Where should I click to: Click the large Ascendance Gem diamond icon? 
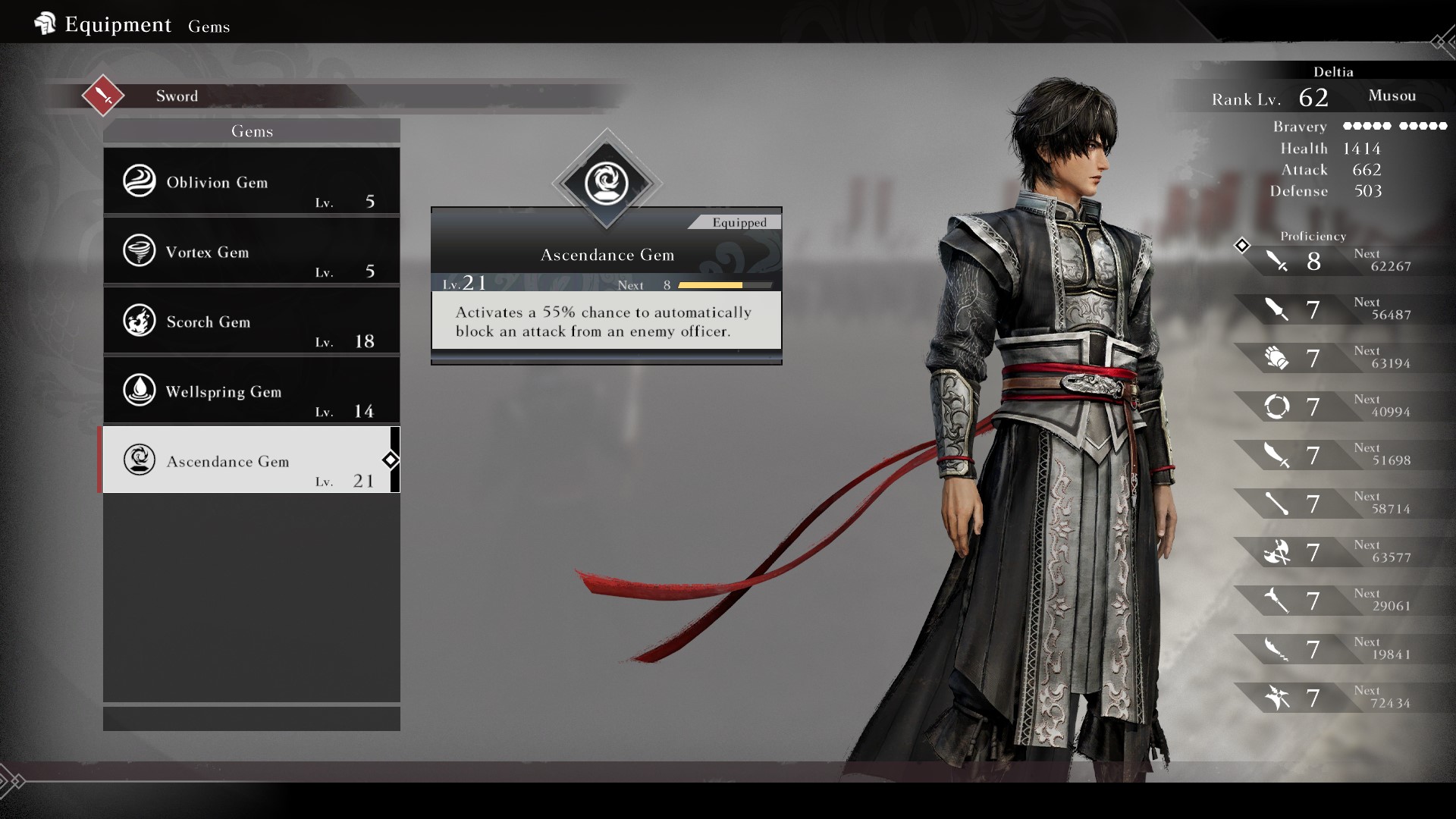(607, 183)
